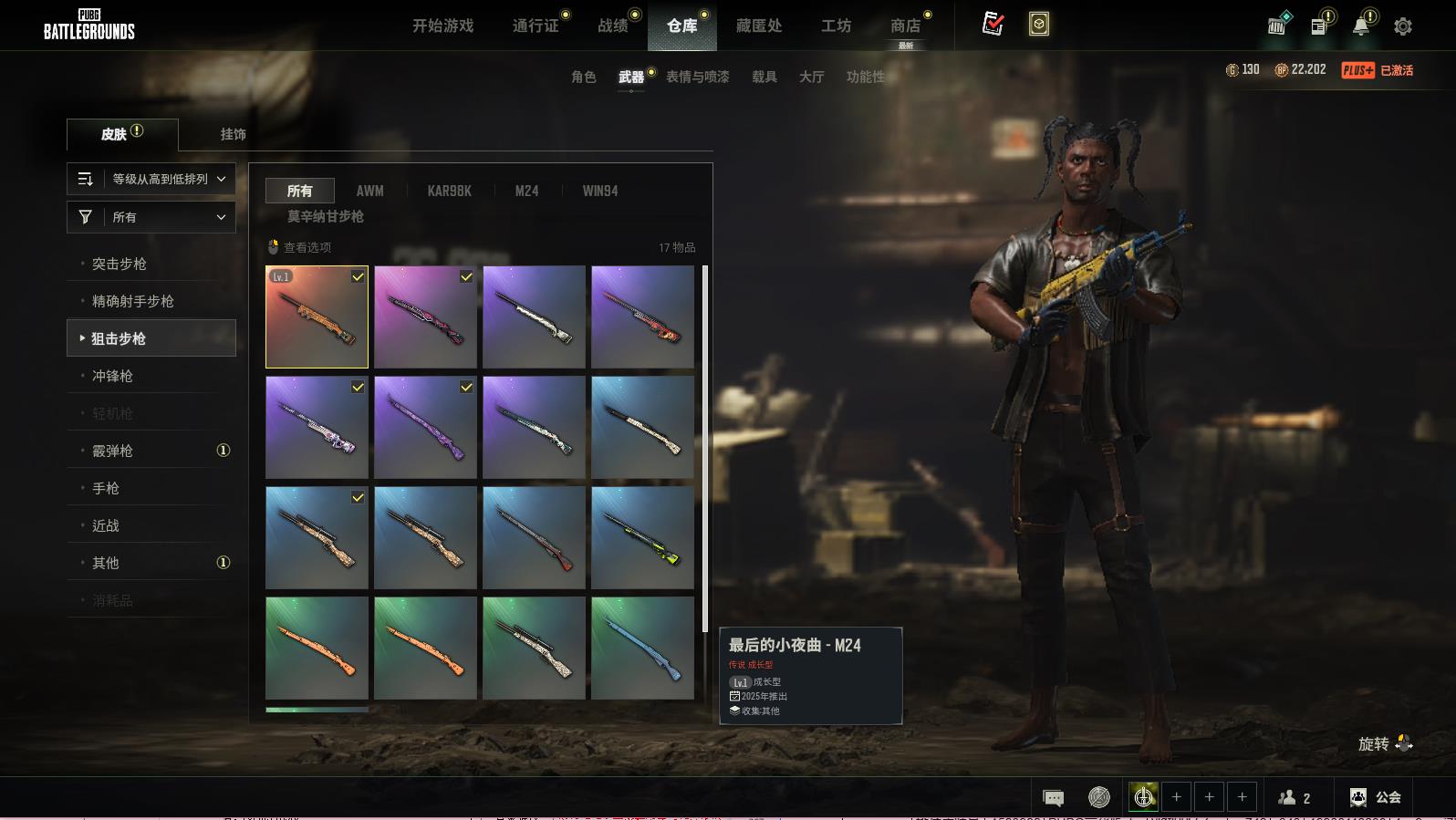Screen dimensions: 1456x820
Task: Filter skins by AWM
Action: [x=369, y=191]
